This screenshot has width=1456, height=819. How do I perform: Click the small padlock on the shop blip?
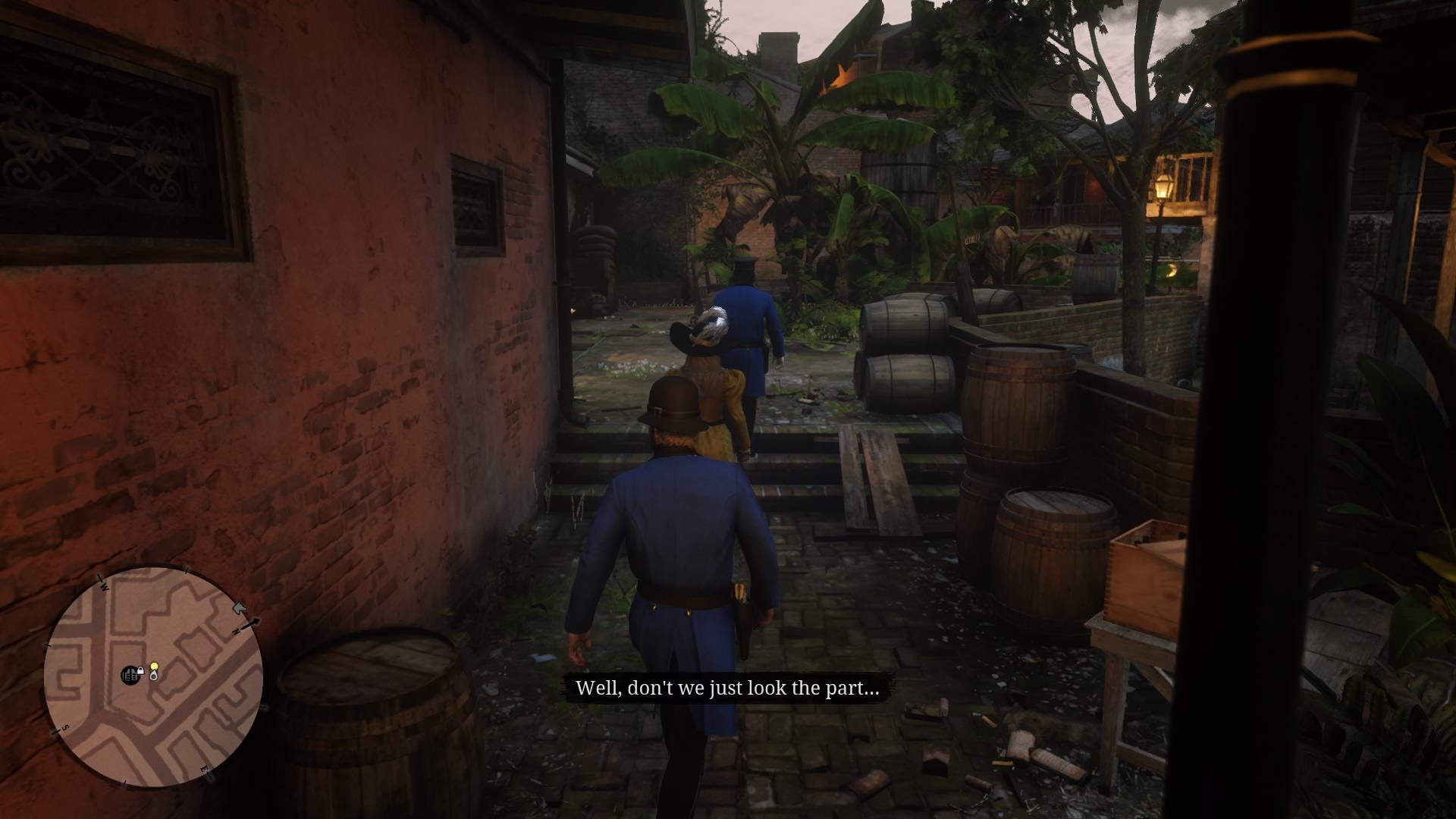point(141,670)
